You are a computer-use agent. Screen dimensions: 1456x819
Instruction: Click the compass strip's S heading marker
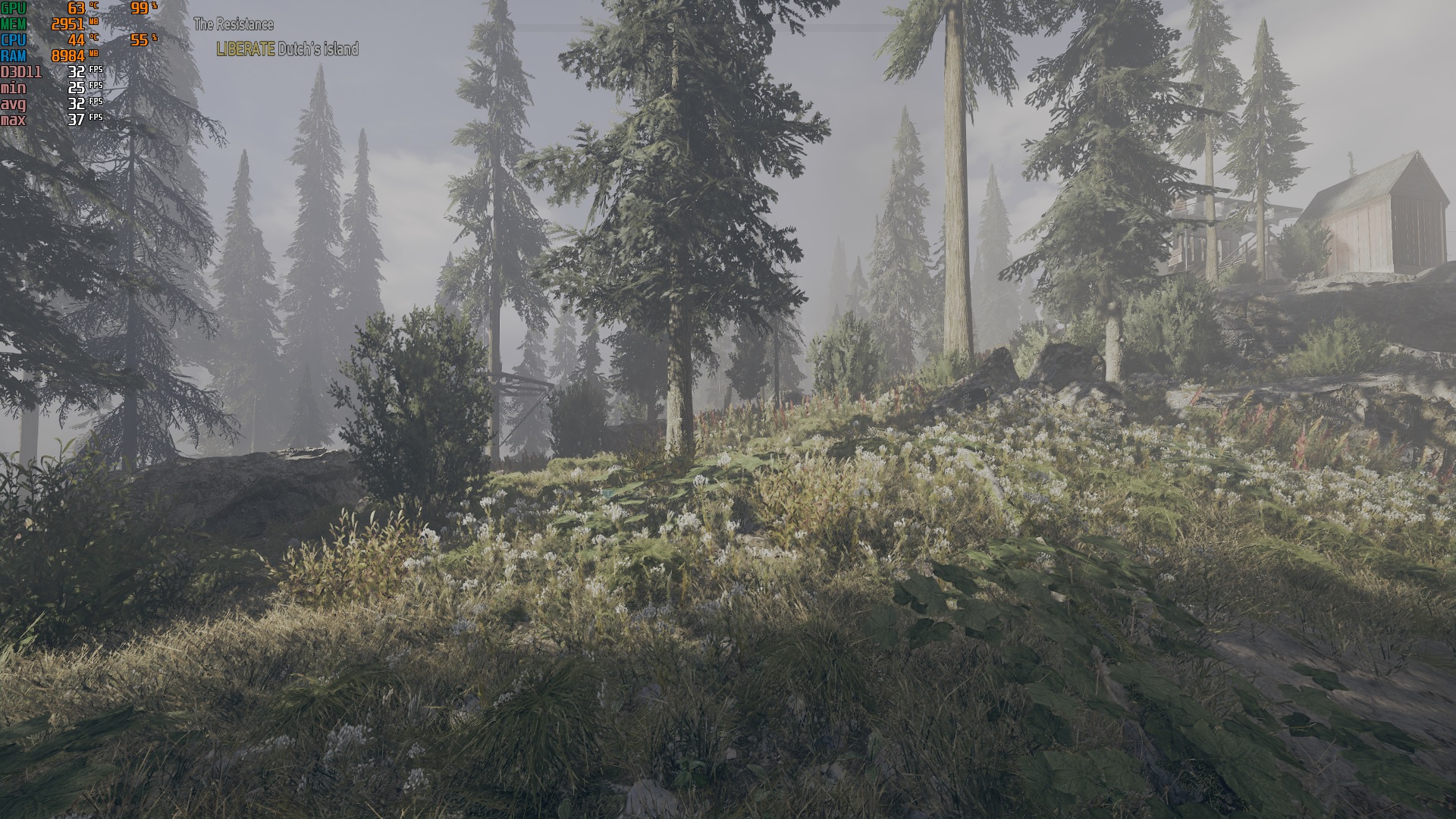(x=670, y=28)
